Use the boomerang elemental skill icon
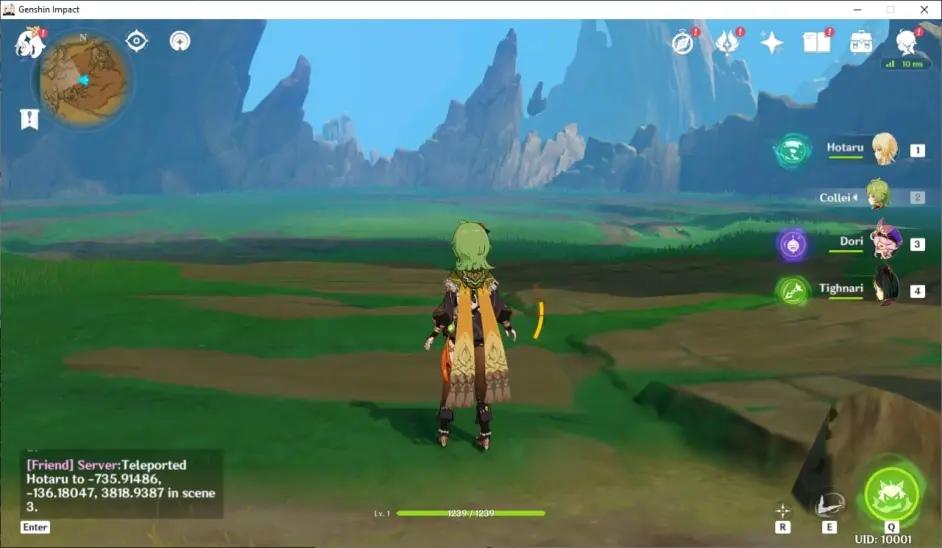942x548 pixels. 829,505
